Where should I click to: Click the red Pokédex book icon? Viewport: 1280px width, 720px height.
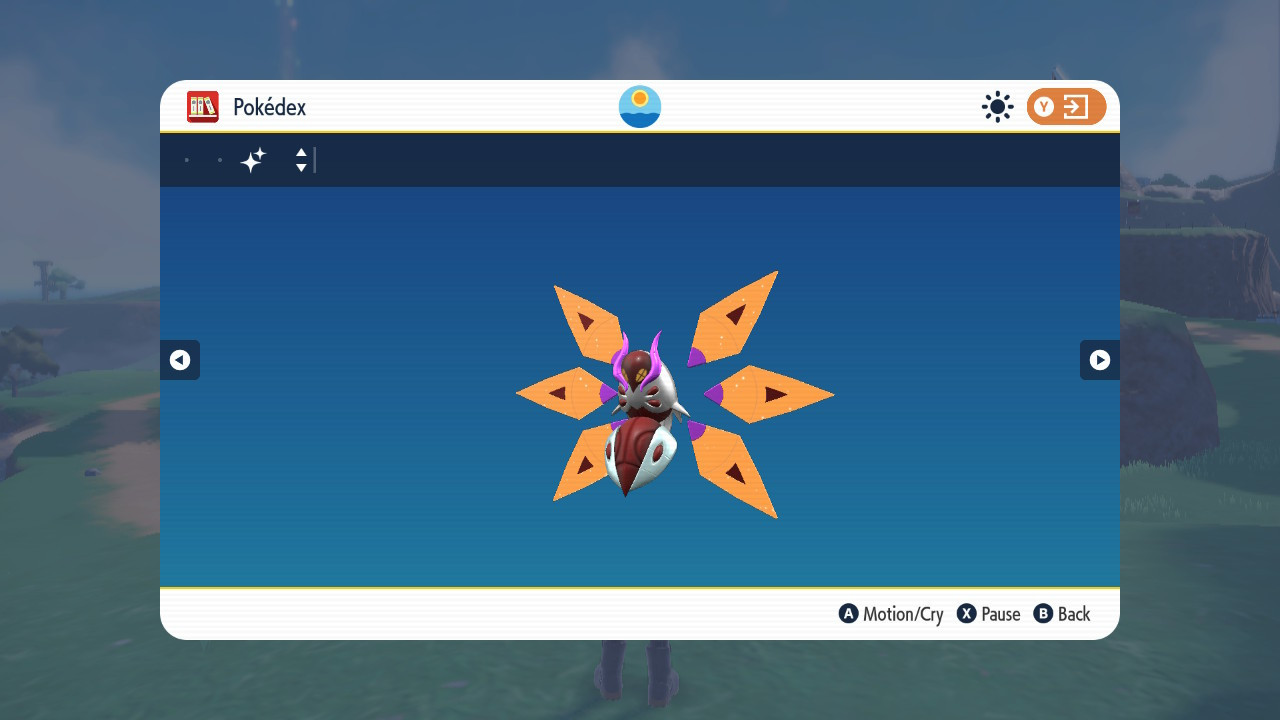click(203, 107)
